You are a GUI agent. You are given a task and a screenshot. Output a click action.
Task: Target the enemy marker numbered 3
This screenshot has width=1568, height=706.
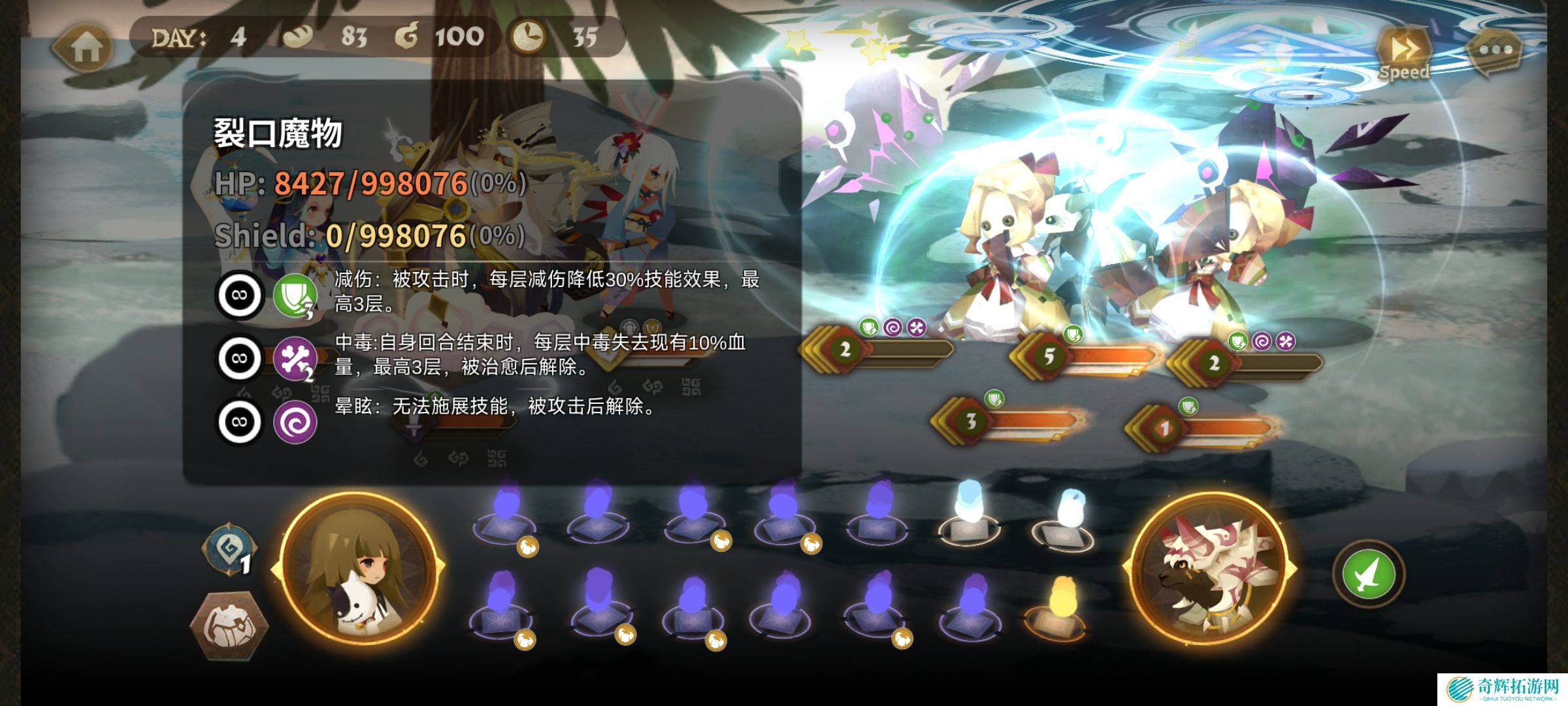tap(971, 421)
